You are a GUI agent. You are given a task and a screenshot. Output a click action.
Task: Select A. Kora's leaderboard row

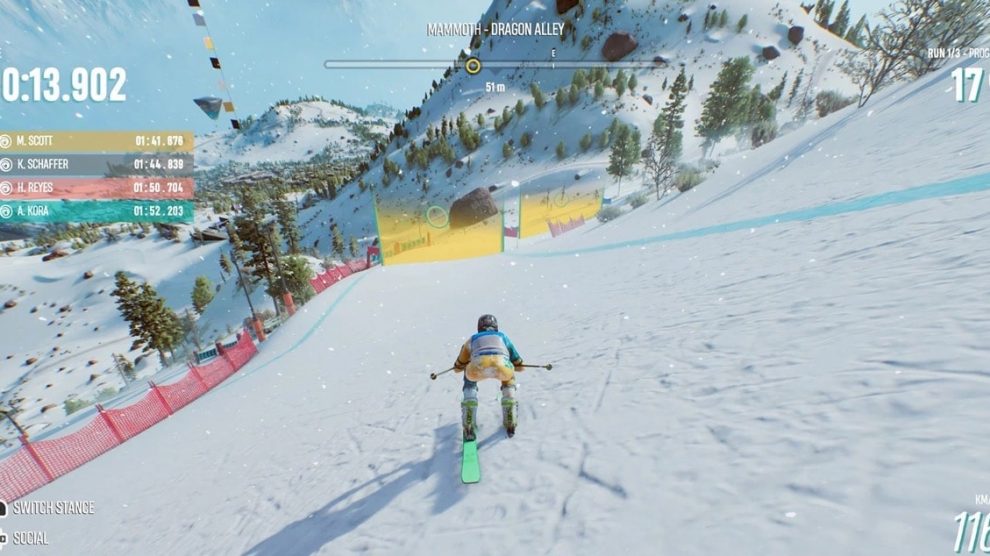[95, 211]
